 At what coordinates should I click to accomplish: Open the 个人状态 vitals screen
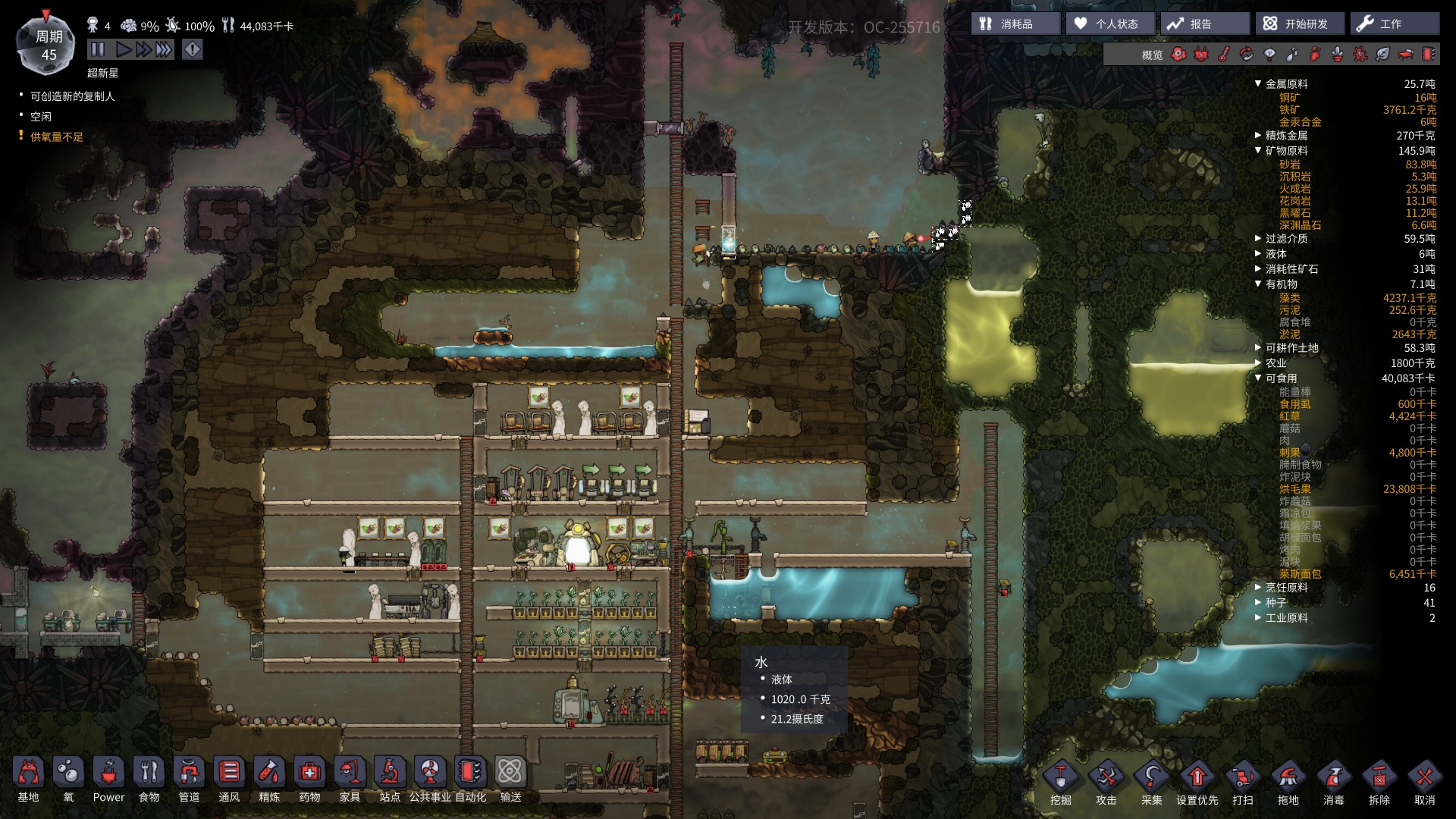tap(1110, 24)
